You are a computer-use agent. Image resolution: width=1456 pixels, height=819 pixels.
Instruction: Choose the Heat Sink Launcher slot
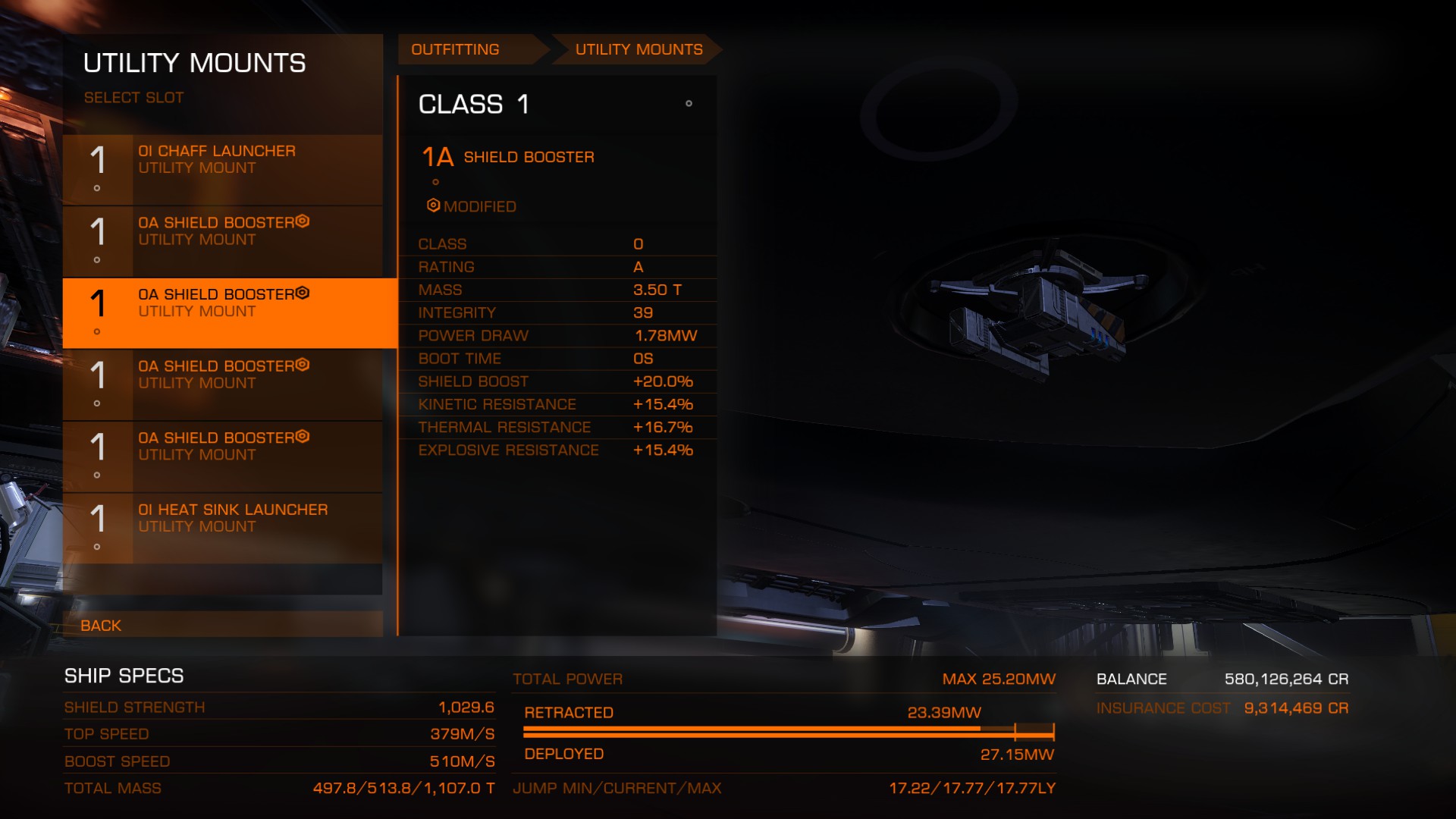tap(222, 529)
